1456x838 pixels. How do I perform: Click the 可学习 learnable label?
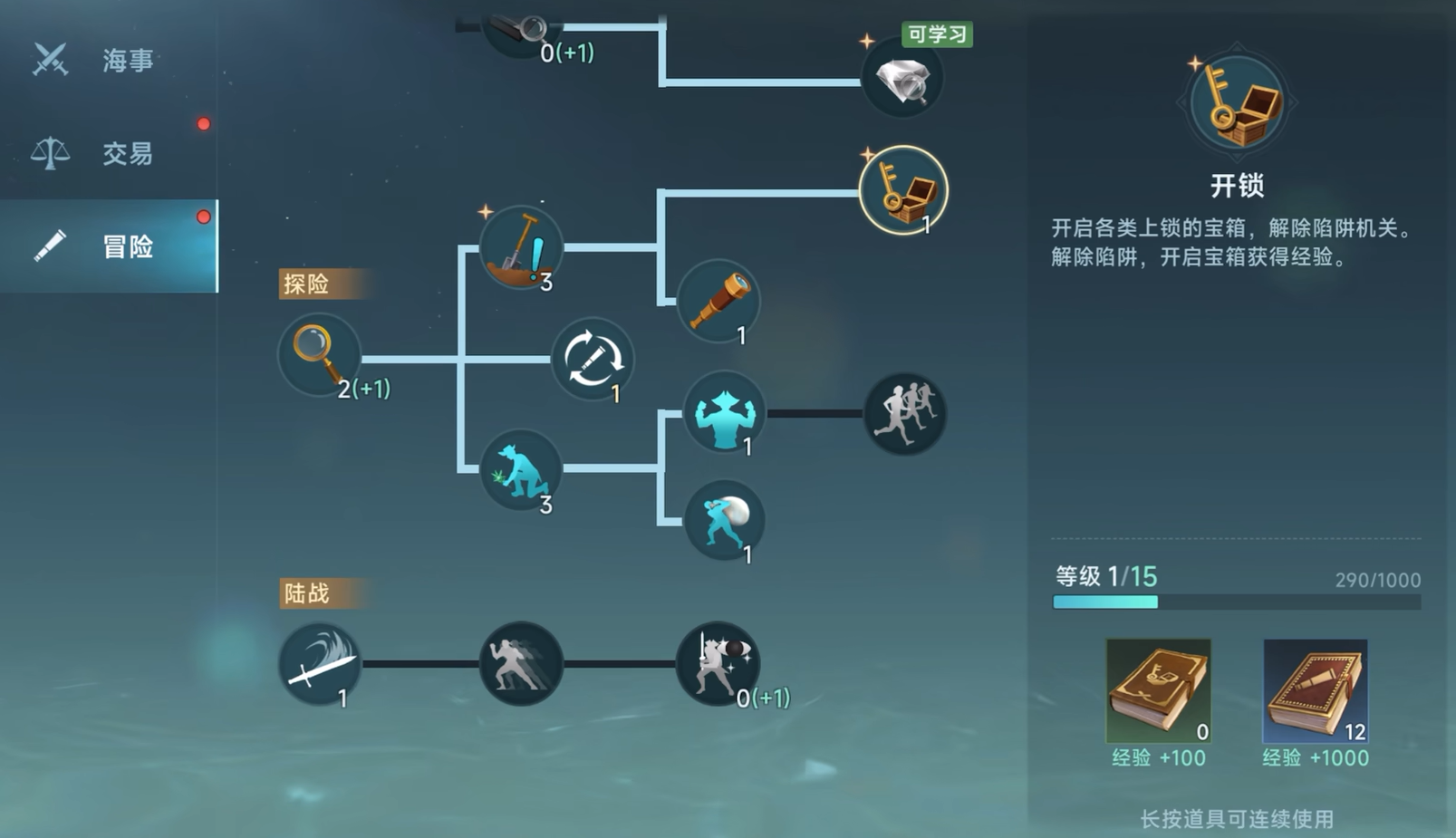[938, 34]
